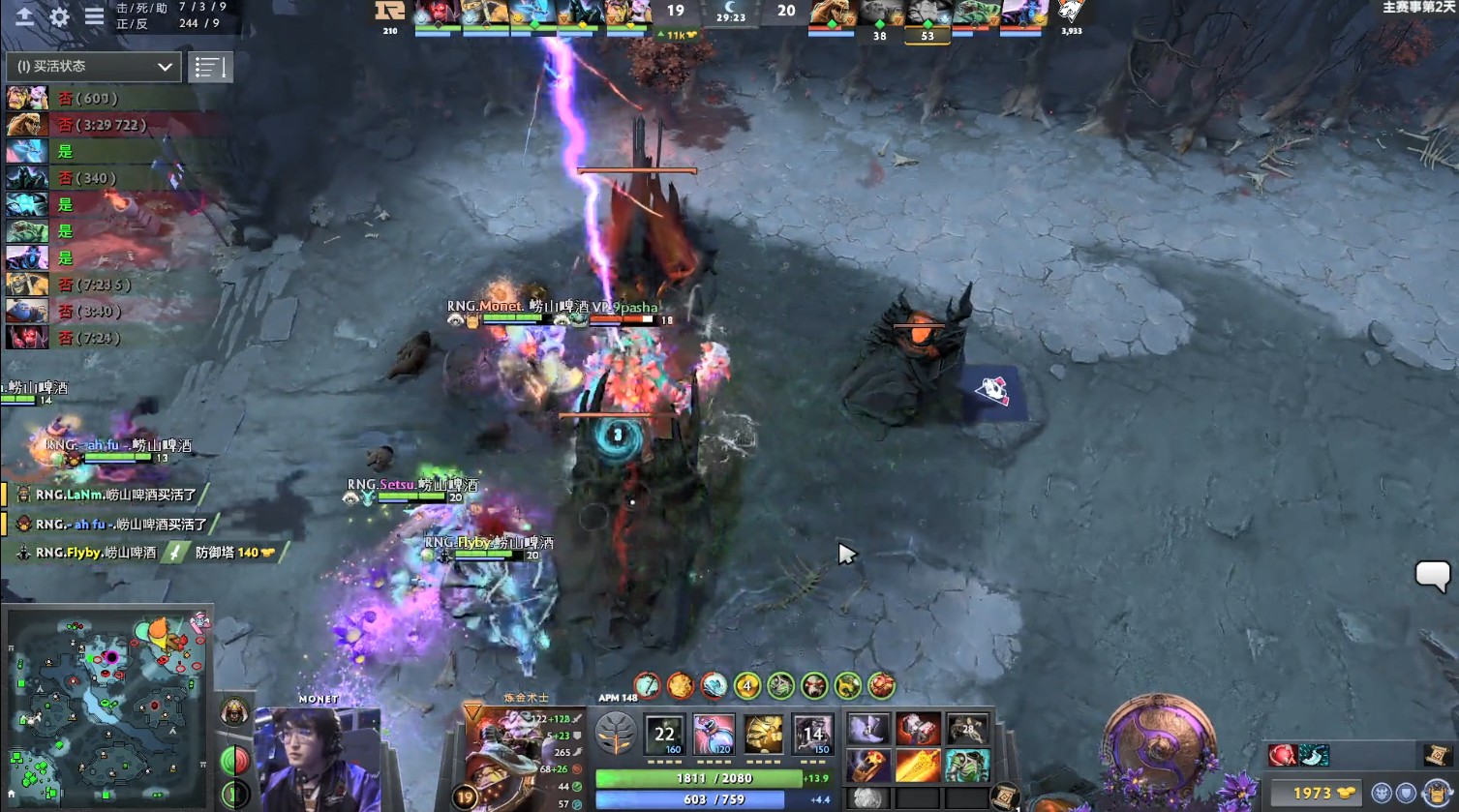Expand the Alchemist talent tree panel
Screen dimensions: 1459x812
point(616,734)
